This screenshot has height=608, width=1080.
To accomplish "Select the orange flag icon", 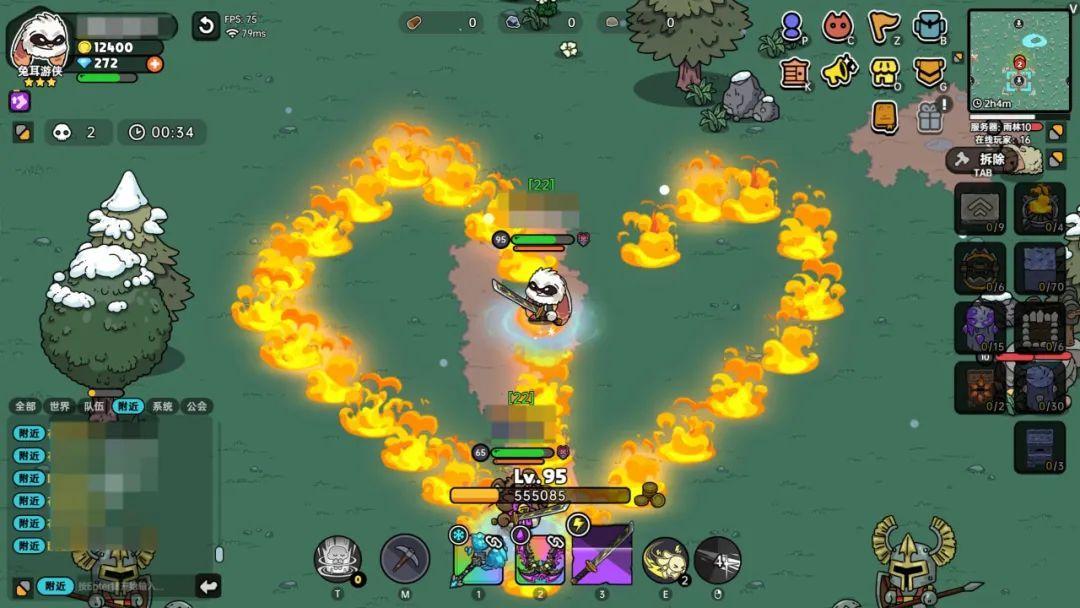I will [883, 27].
